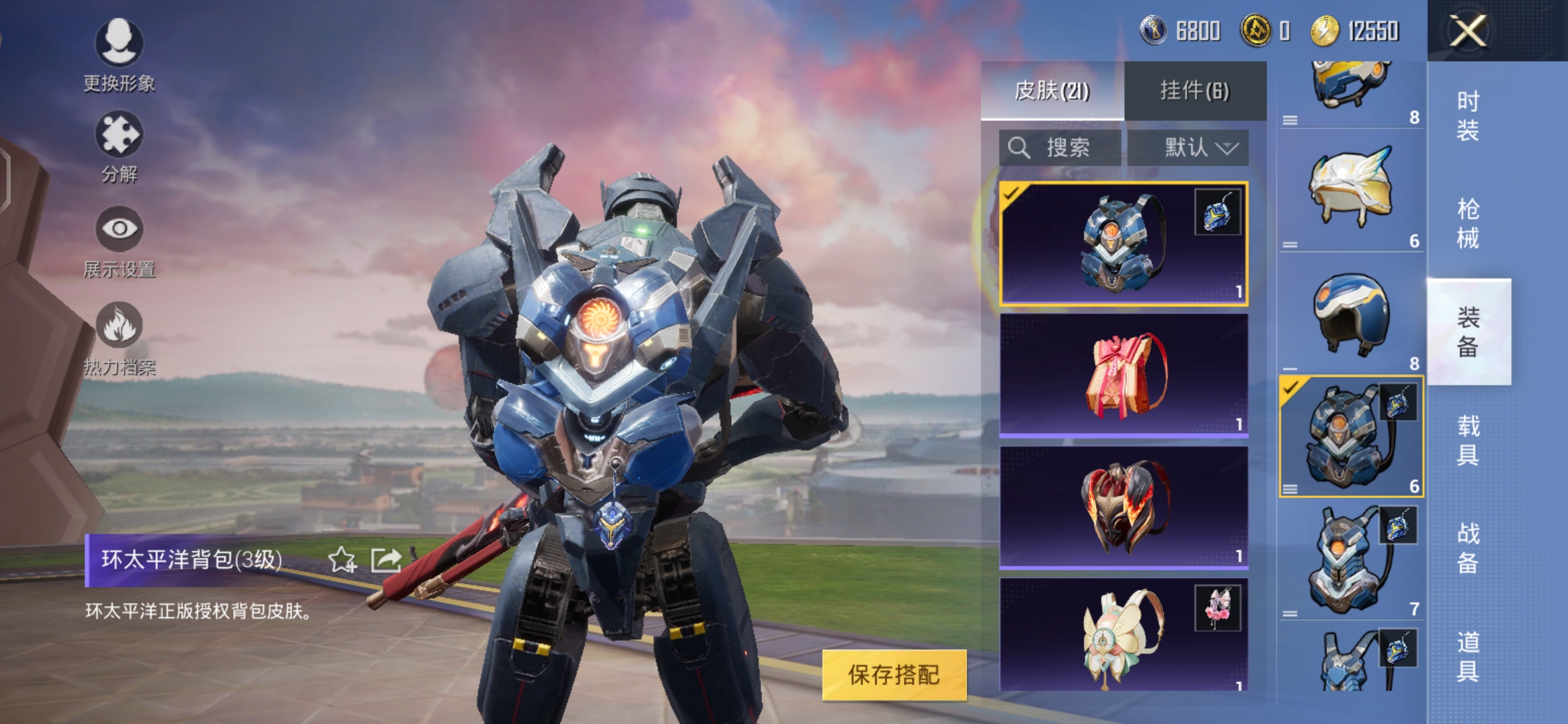The height and width of the screenshot is (724, 1568).
Task: Open the 枪械 firearms category
Action: coord(1467,223)
